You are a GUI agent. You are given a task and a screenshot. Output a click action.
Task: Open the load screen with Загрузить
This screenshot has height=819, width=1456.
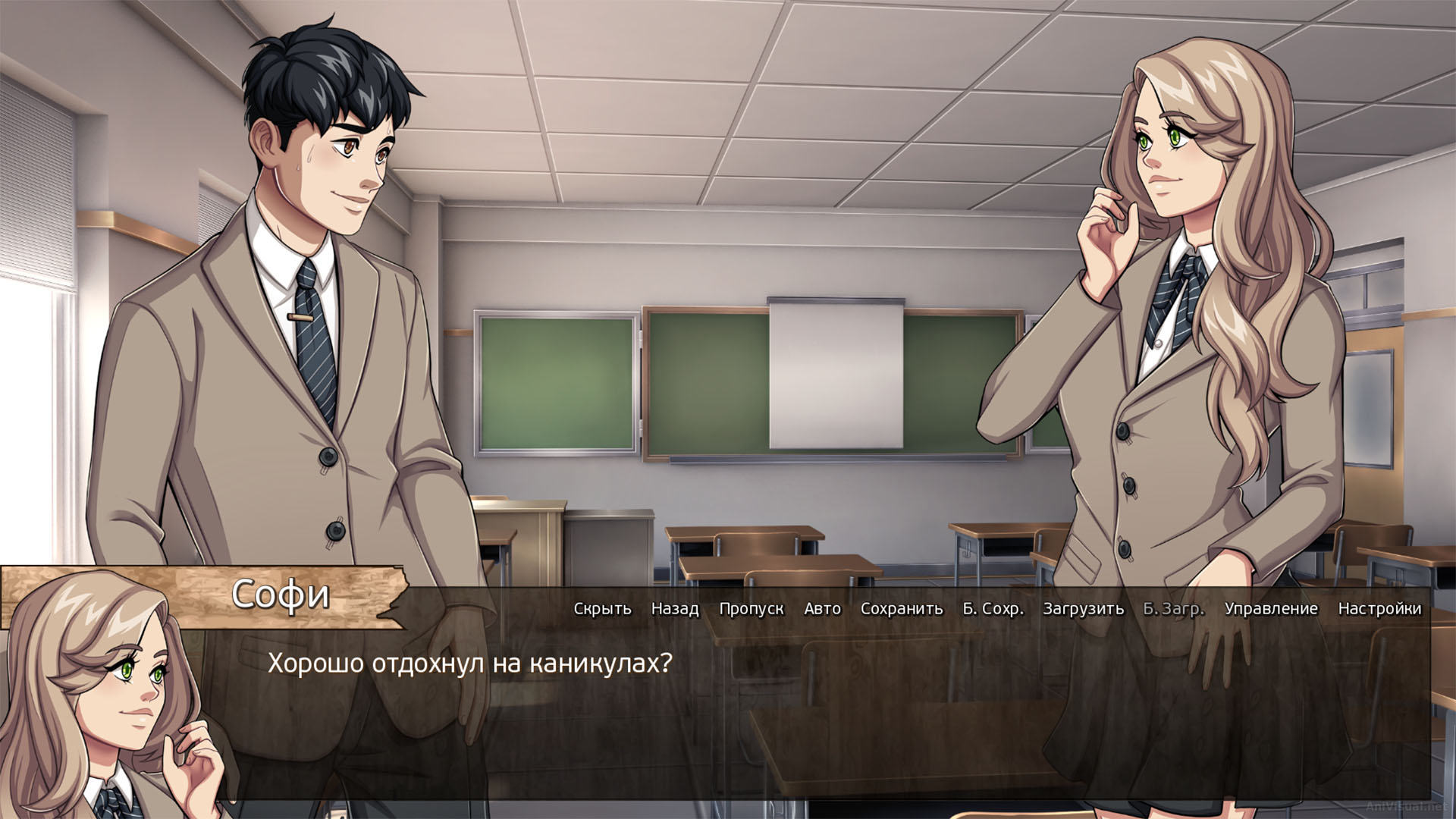pyautogui.click(x=1082, y=608)
